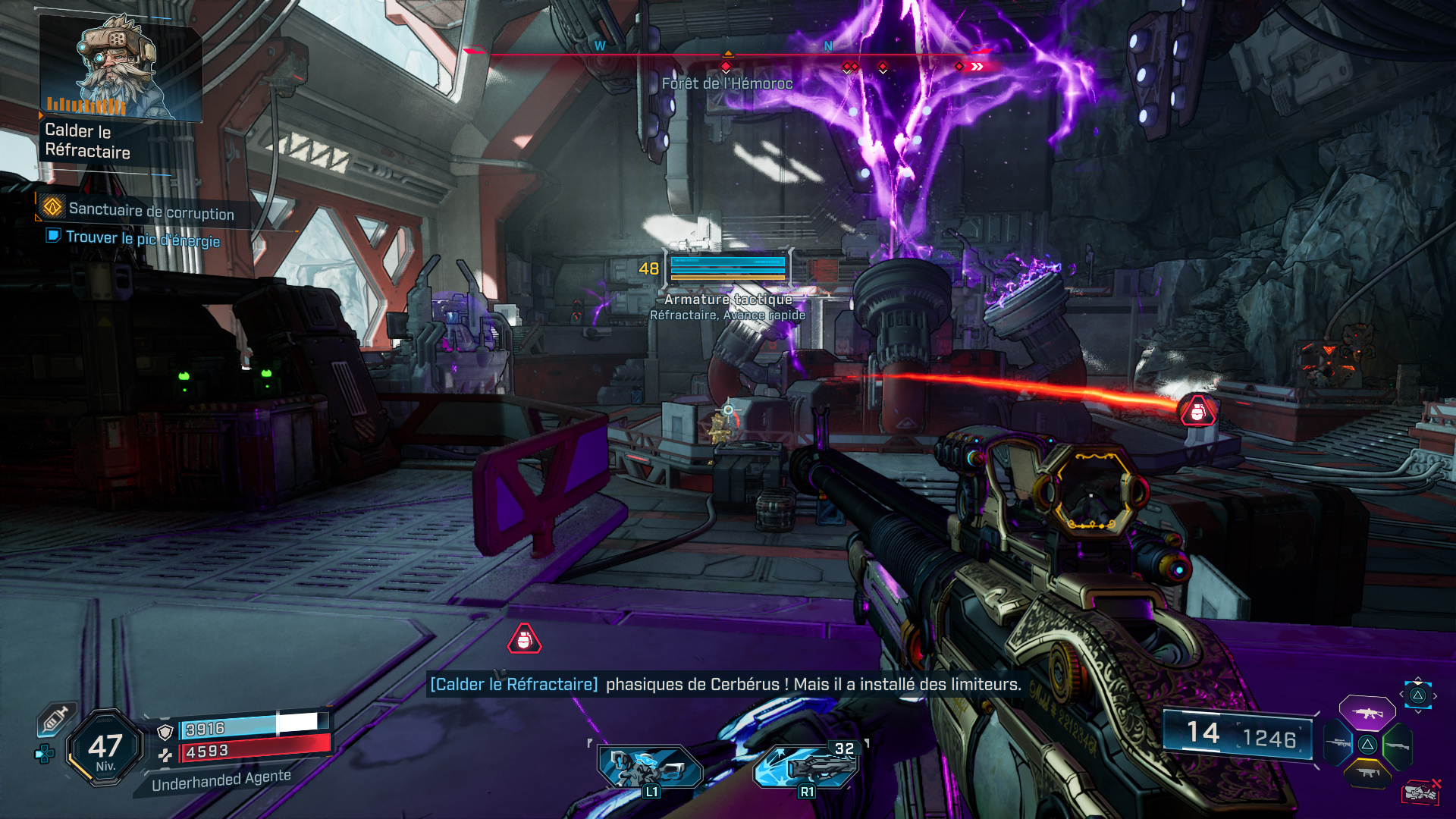Select the purple assault rifle weapon slot
This screenshot has width=1456, height=819.
[x=1367, y=713]
